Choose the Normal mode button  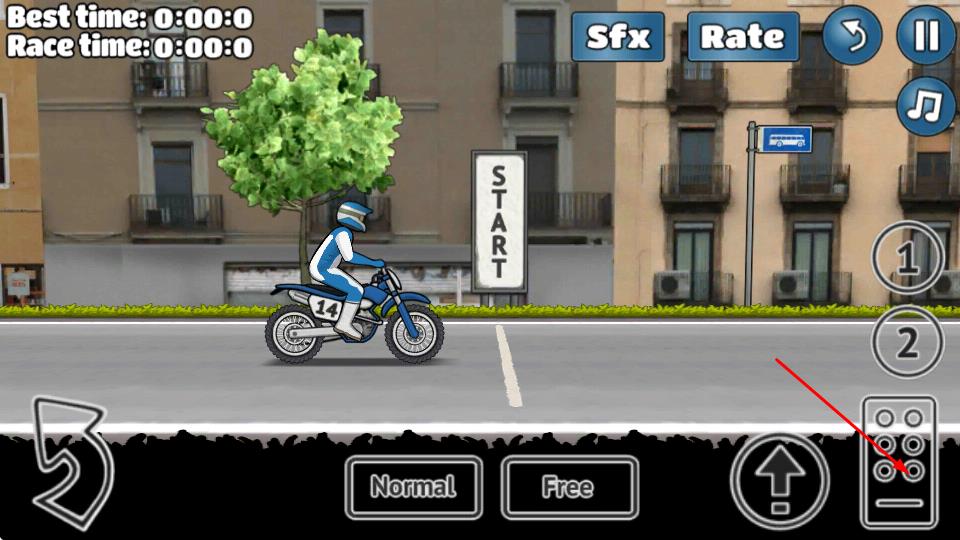[x=413, y=488]
